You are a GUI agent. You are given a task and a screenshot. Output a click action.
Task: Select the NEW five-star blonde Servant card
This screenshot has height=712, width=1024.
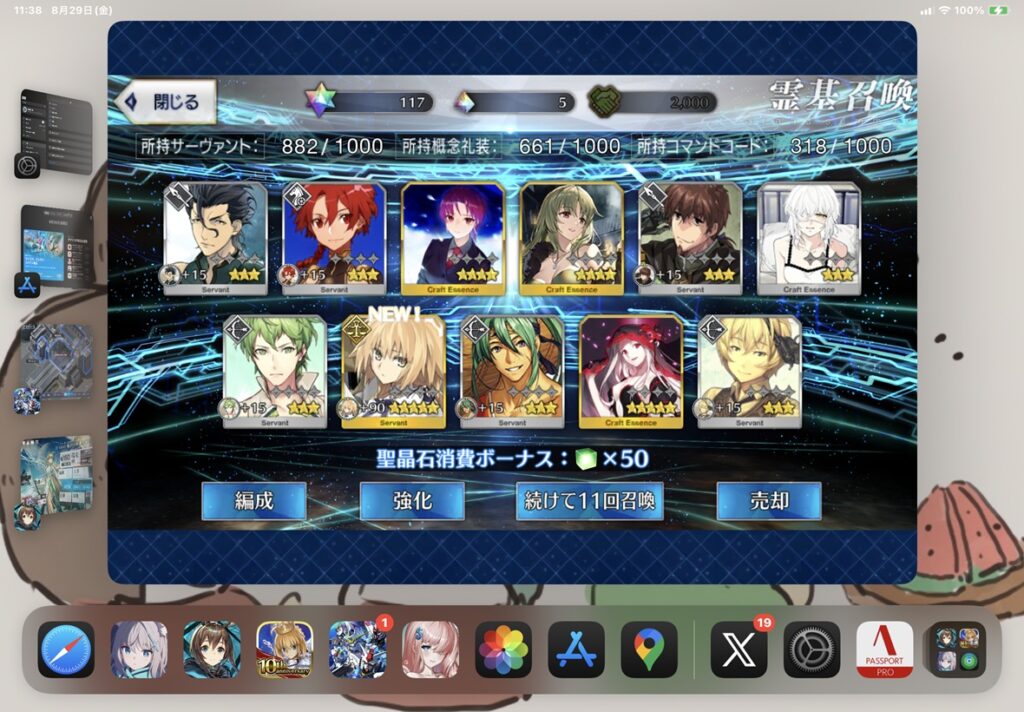pyautogui.click(x=392, y=372)
